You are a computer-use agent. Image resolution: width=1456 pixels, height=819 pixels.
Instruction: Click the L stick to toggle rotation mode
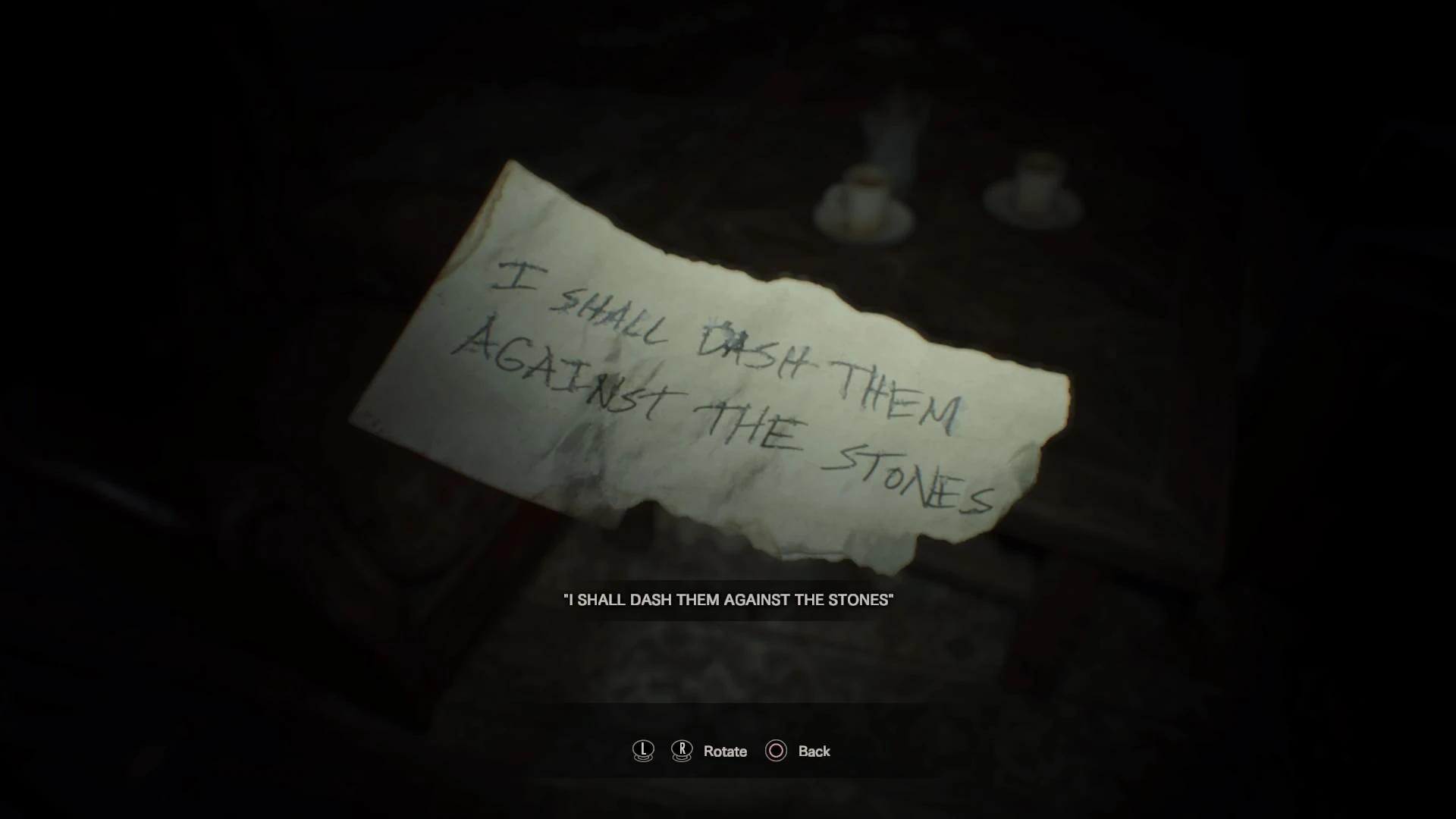coord(642,752)
